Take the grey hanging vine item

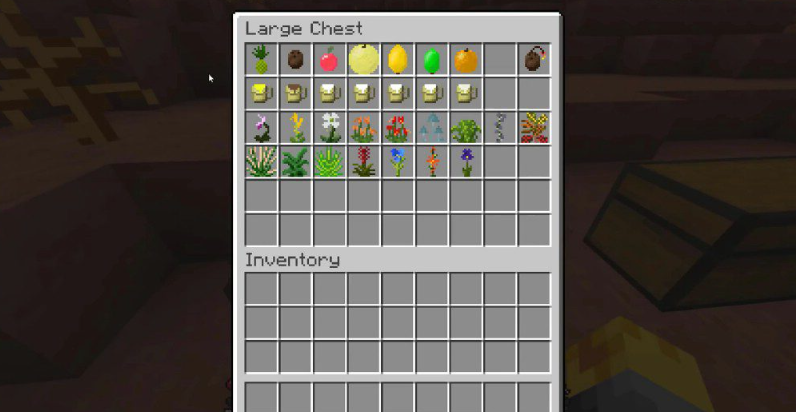pyautogui.click(x=500, y=128)
